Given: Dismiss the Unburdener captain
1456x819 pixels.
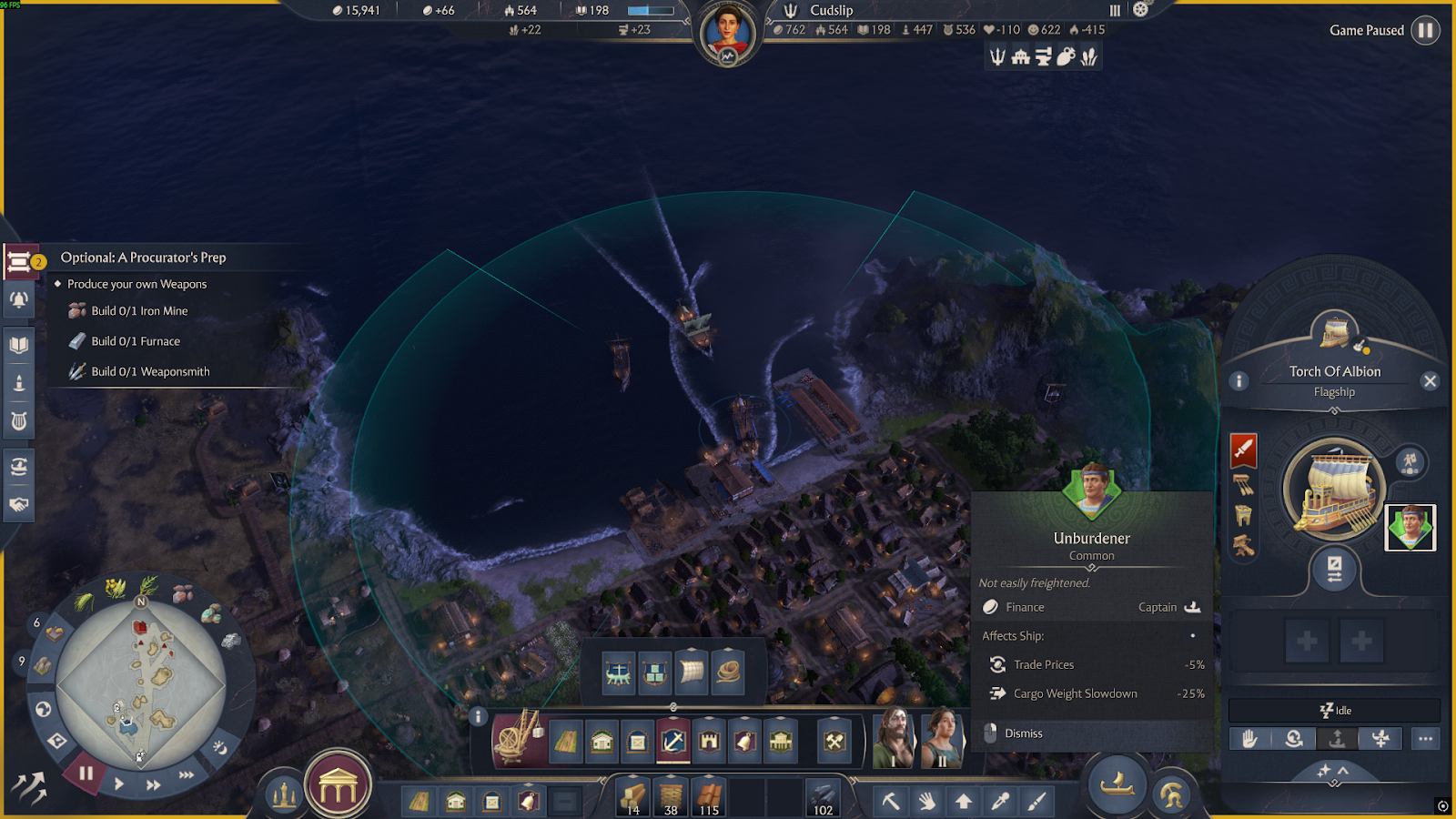Looking at the screenshot, I should pyautogui.click(x=1023, y=733).
